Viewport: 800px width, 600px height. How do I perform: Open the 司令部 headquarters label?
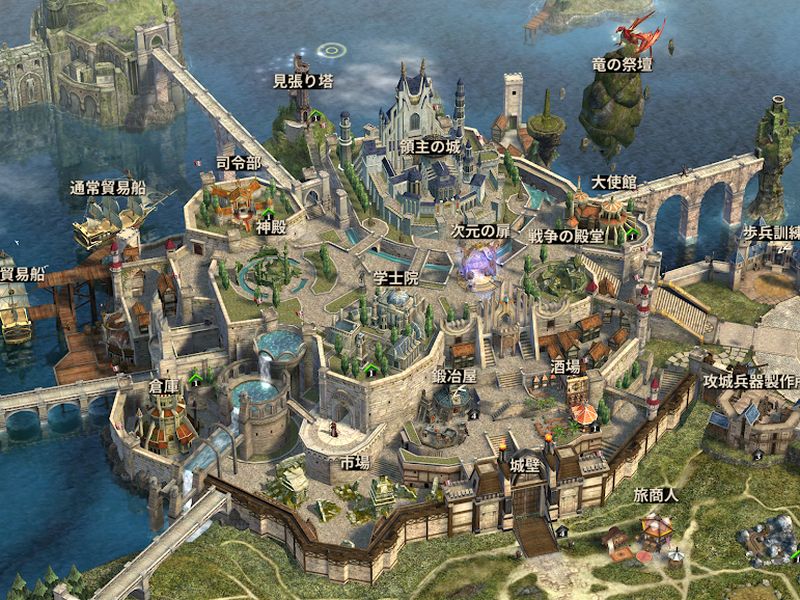239,163
